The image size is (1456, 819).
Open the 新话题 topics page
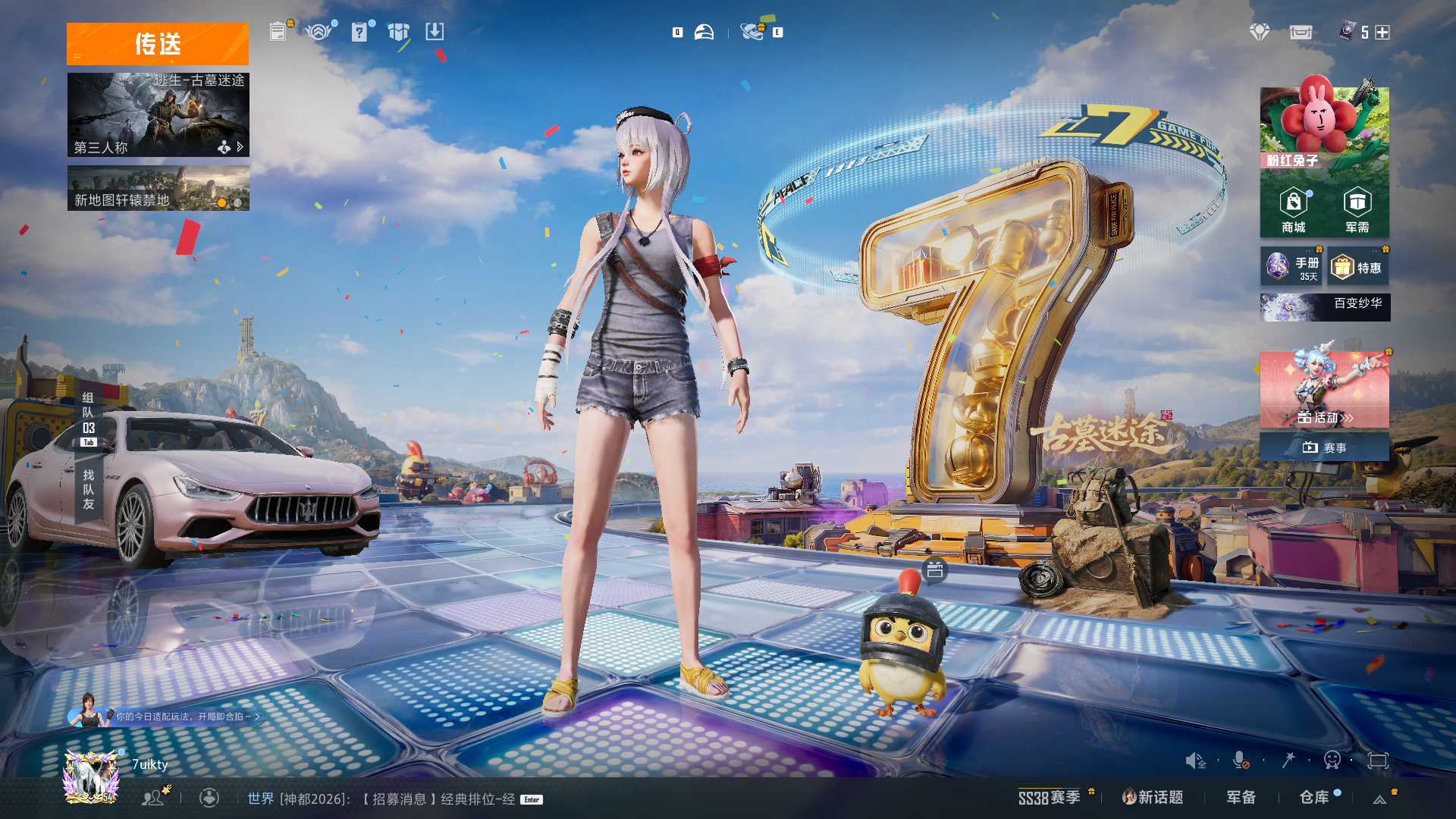(1153, 798)
